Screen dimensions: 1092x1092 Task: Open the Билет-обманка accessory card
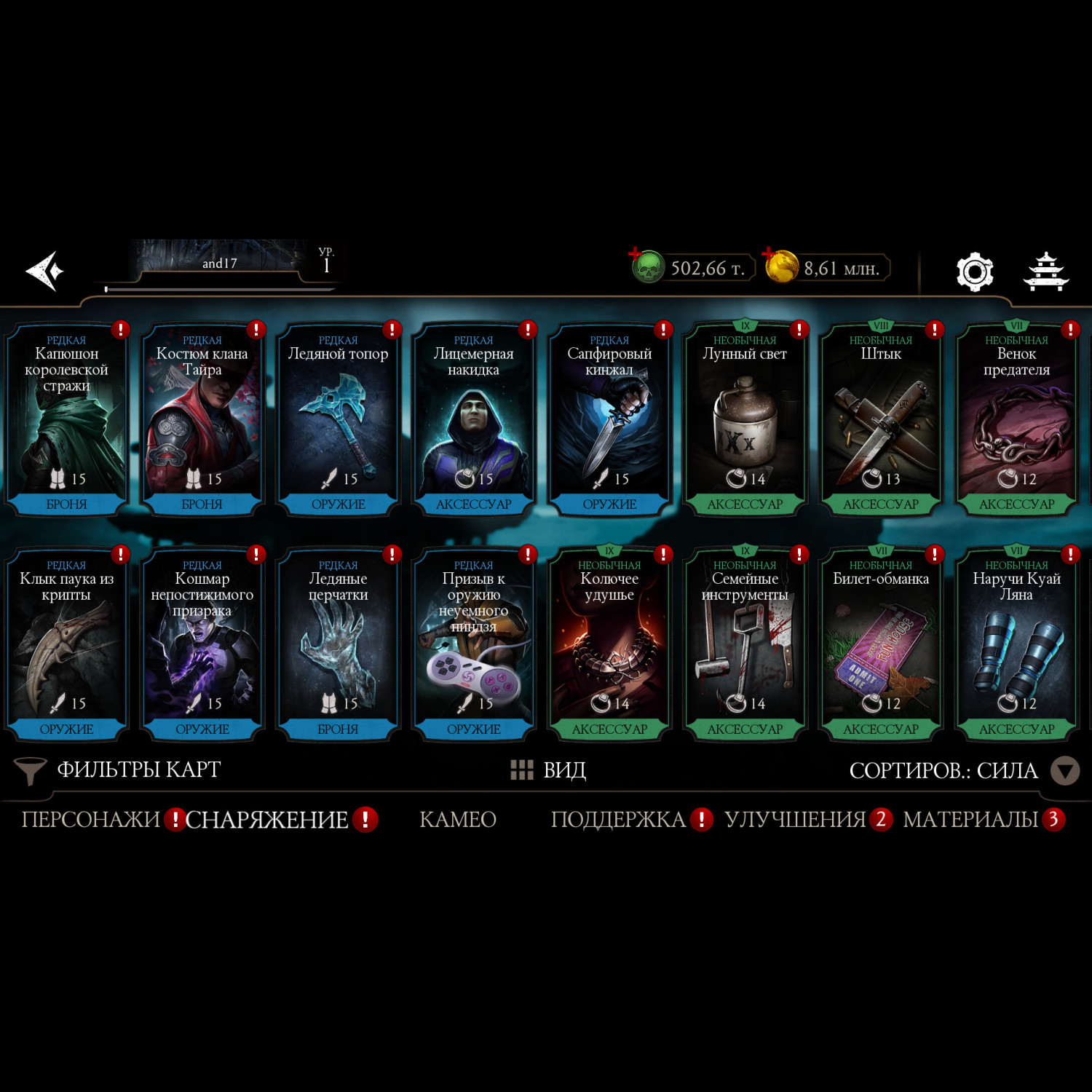(880, 645)
